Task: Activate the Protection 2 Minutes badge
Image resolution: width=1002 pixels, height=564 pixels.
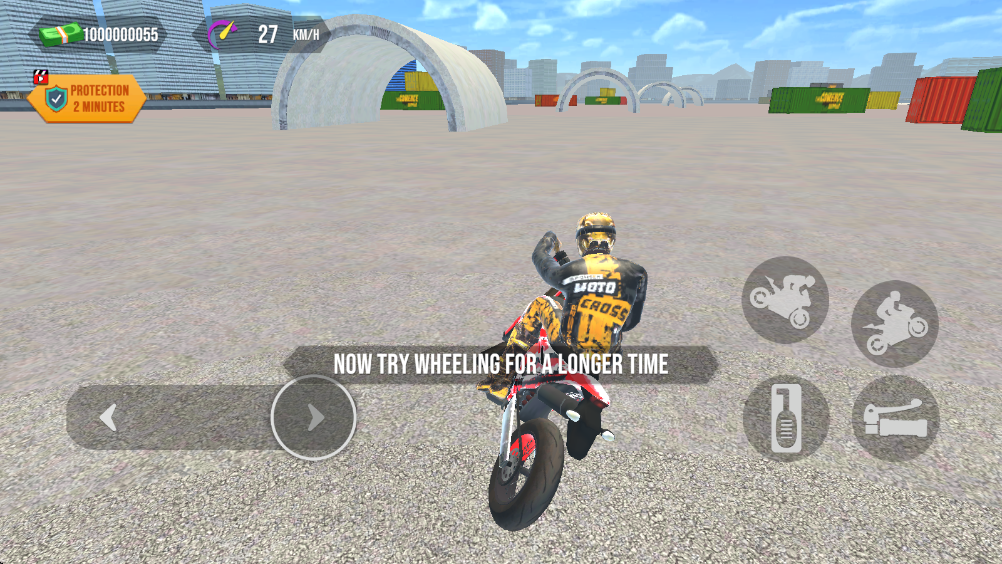Action: click(87, 98)
